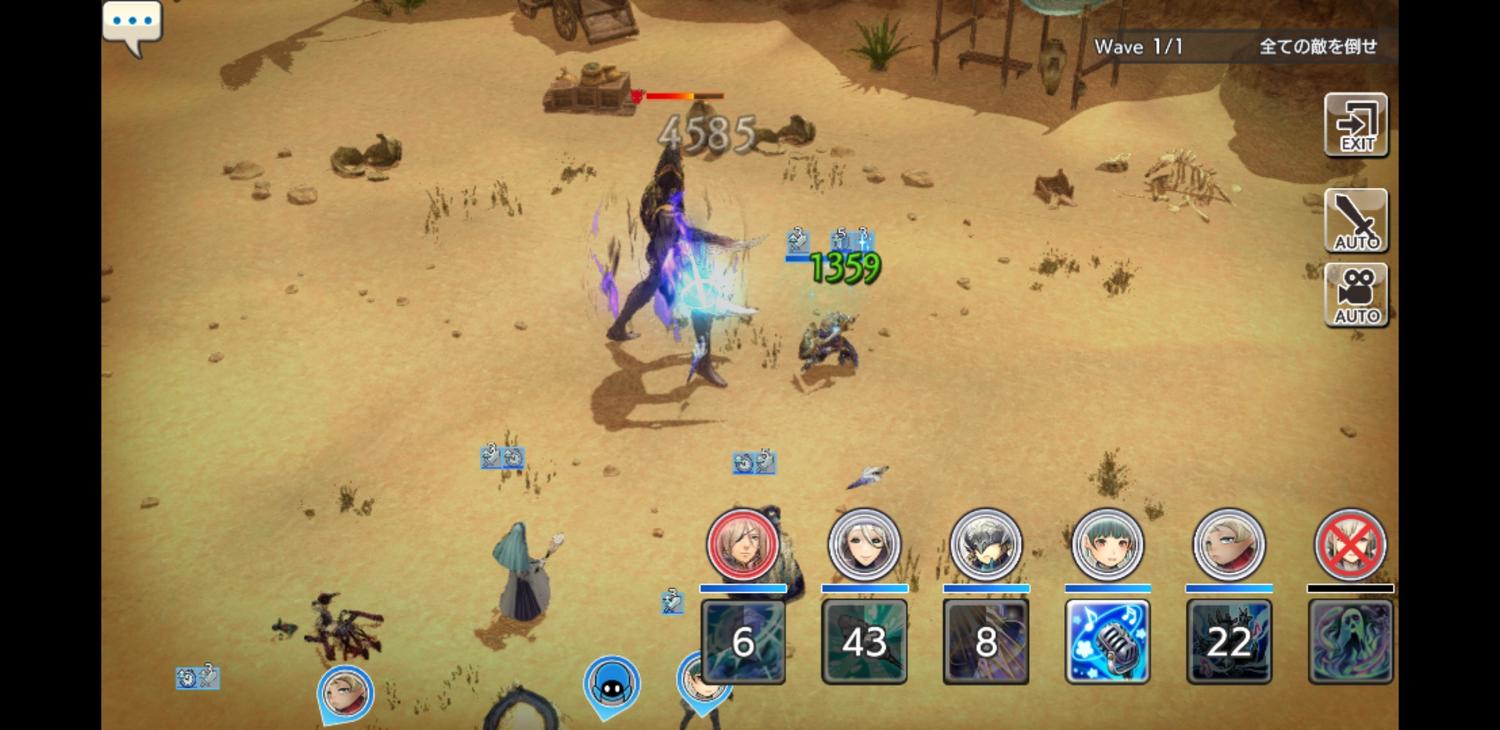Screen dimensions: 1500x730
Task: Tap the skill on cooldown showing 6
Action: (x=743, y=641)
